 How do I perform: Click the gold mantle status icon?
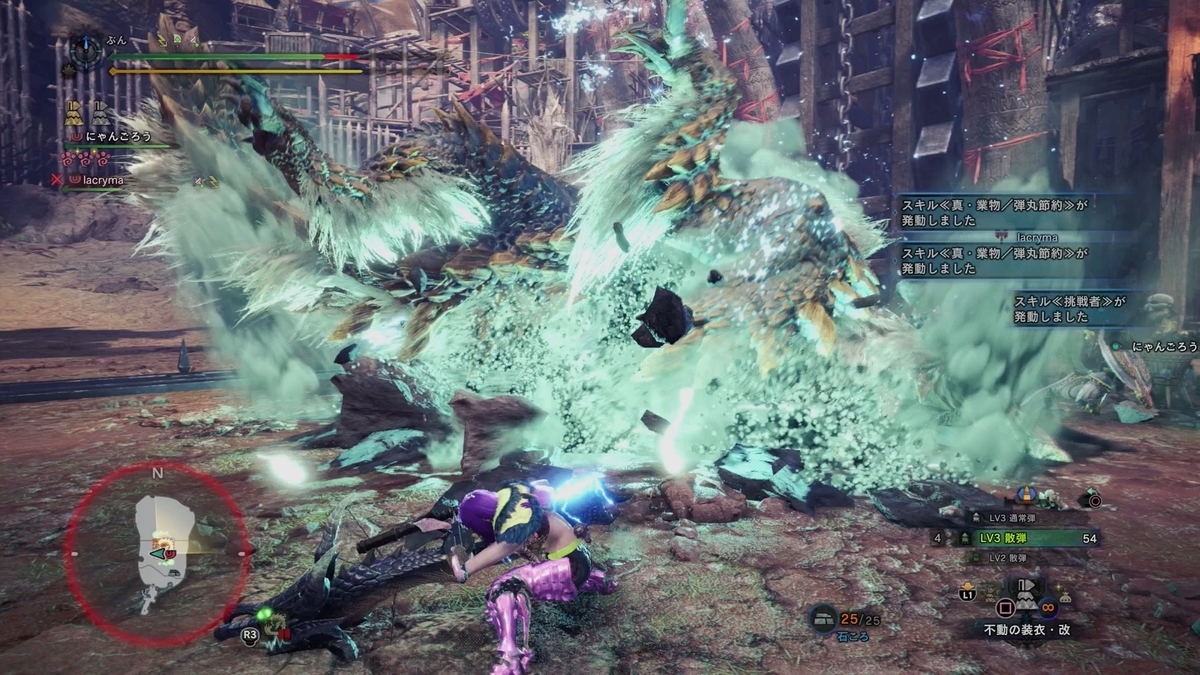coord(74,112)
